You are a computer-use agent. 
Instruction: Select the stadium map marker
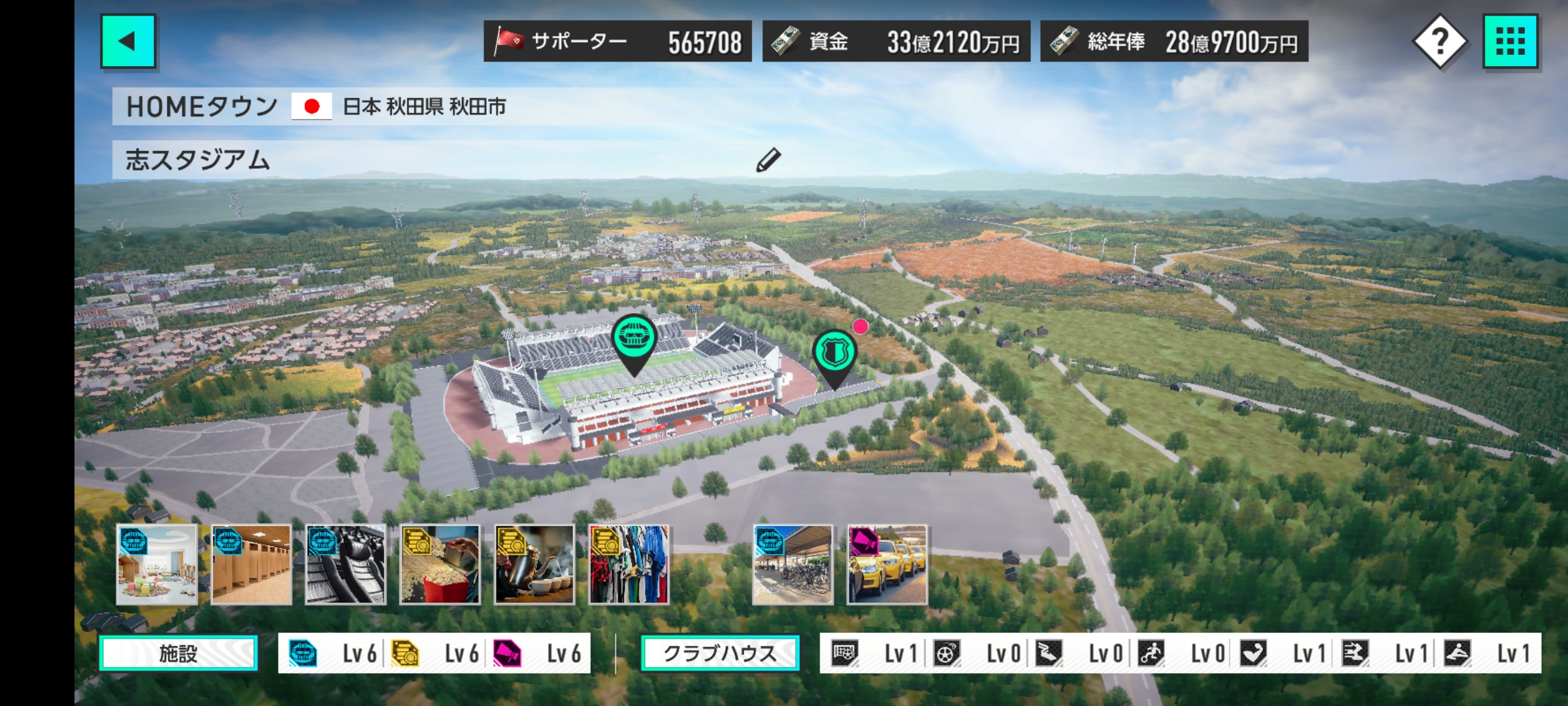coord(633,339)
